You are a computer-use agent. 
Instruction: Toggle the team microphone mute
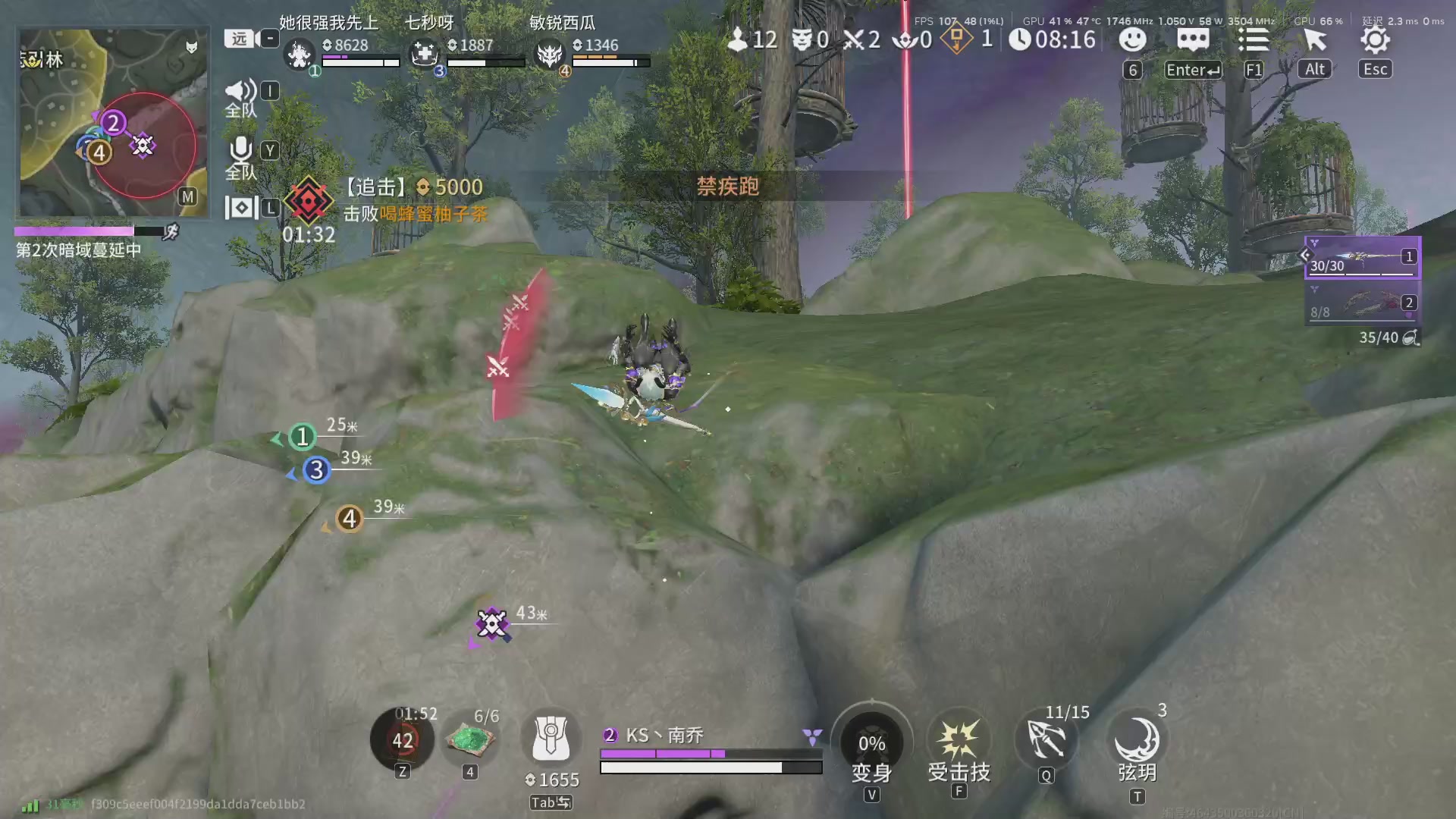point(240,150)
